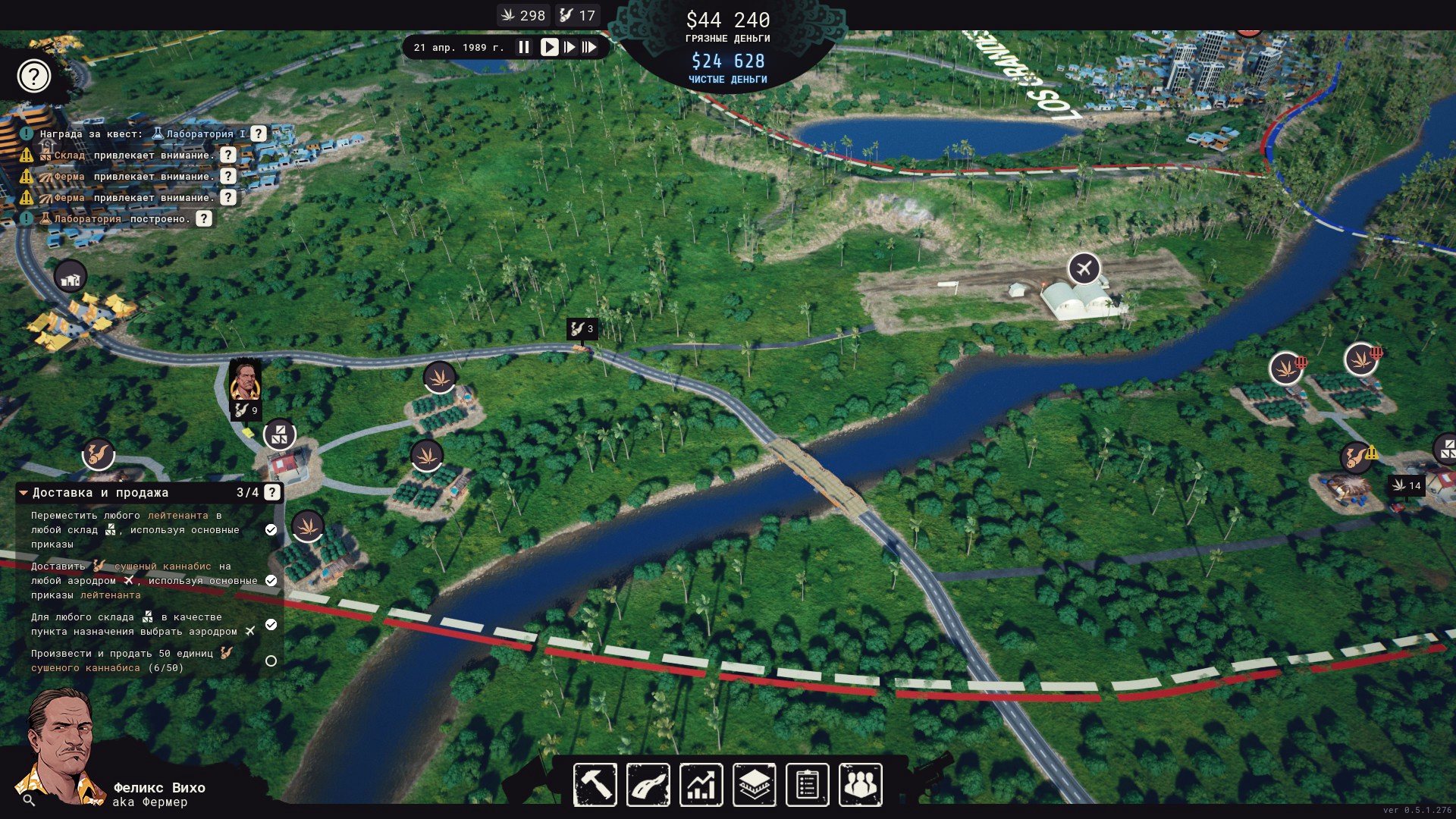This screenshot has width=1456, height=819.
Task: Open the round help button
Action: click(x=34, y=76)
